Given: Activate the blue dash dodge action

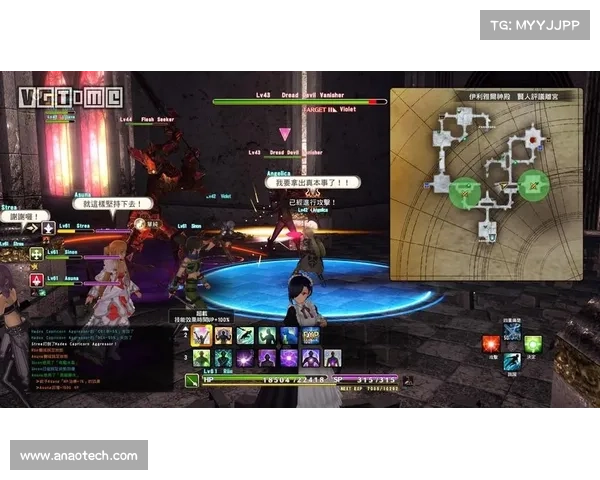Looking at the screenshot, I should point(512,361).
